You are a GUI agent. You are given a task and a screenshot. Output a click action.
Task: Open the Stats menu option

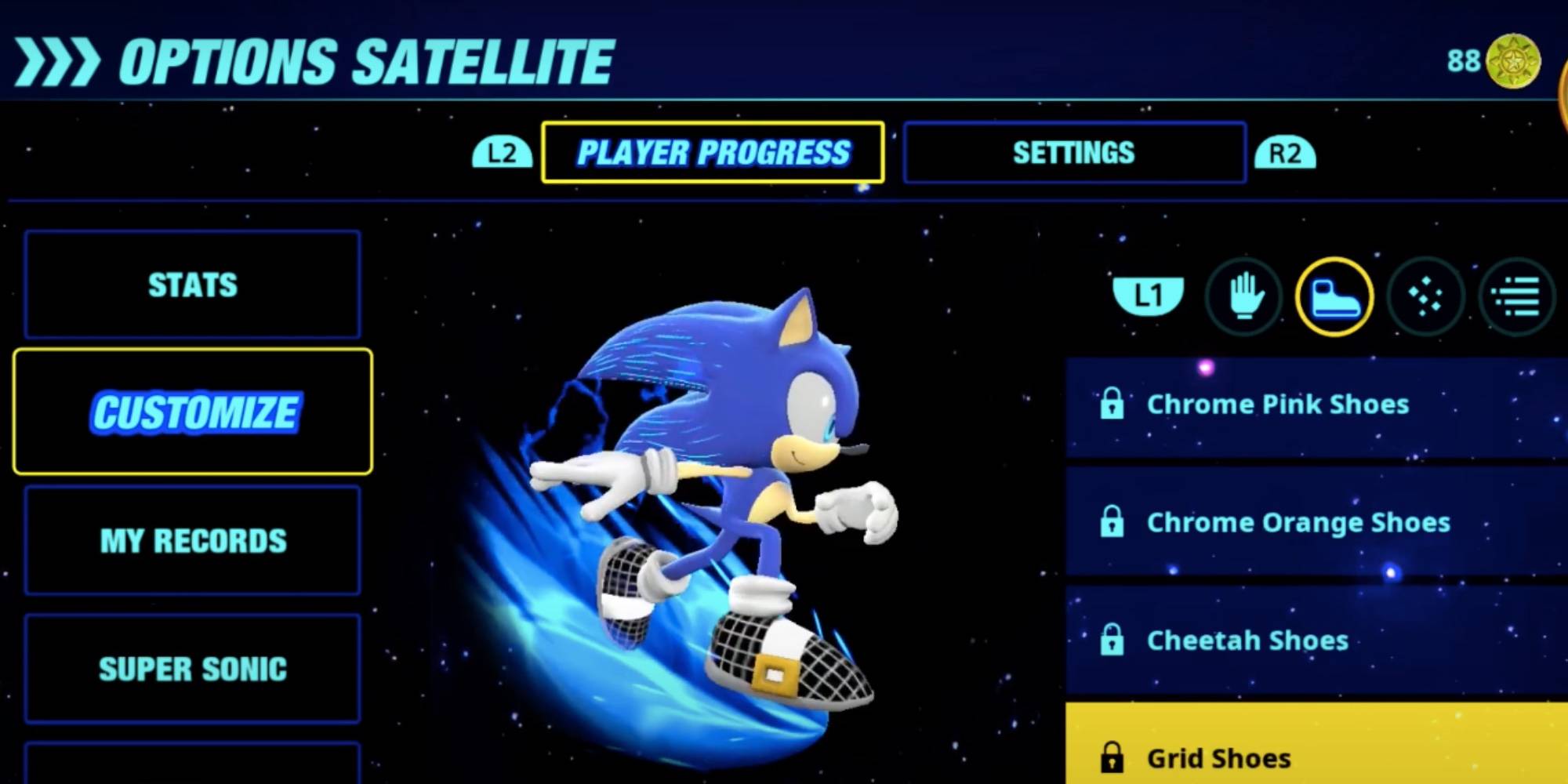pos(192,285)
